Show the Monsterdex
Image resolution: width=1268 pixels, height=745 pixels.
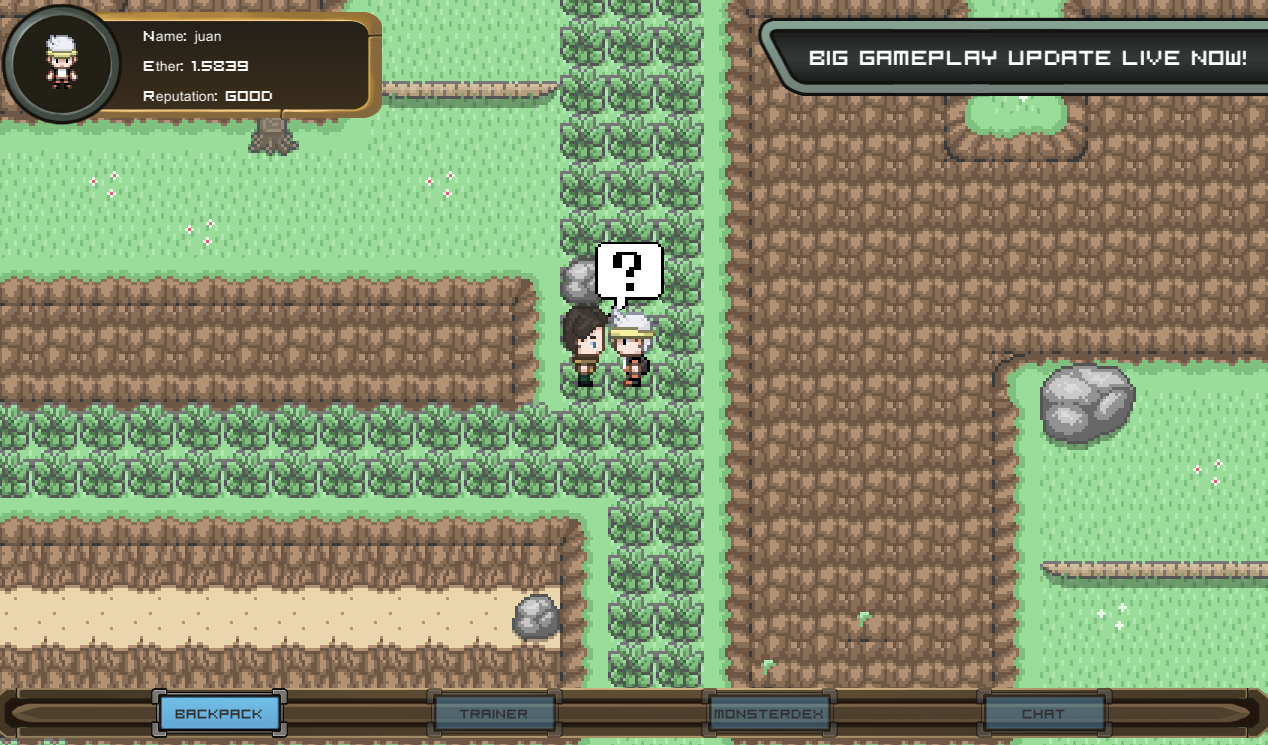click(x=767, y=714)
